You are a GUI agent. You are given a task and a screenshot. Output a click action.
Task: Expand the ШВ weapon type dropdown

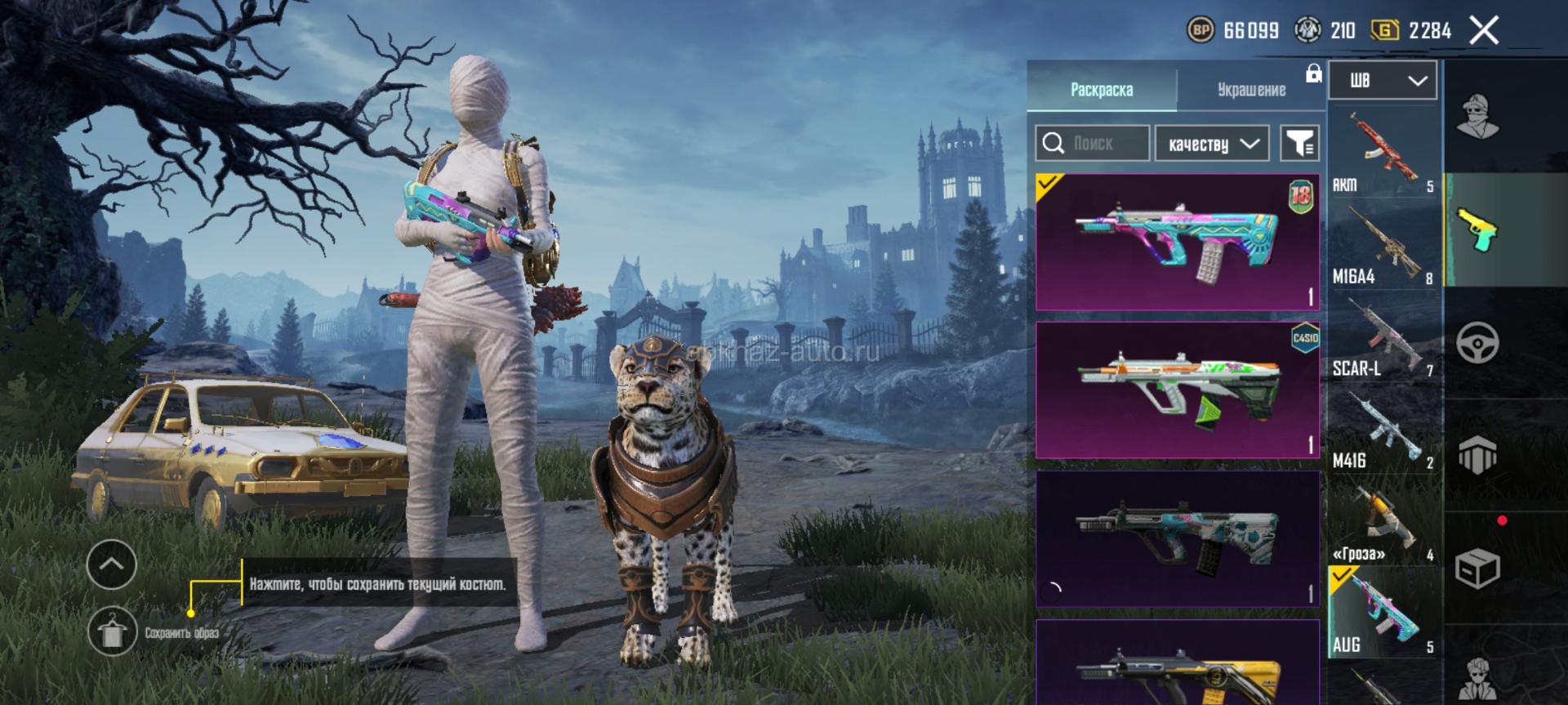(1383, 80)
